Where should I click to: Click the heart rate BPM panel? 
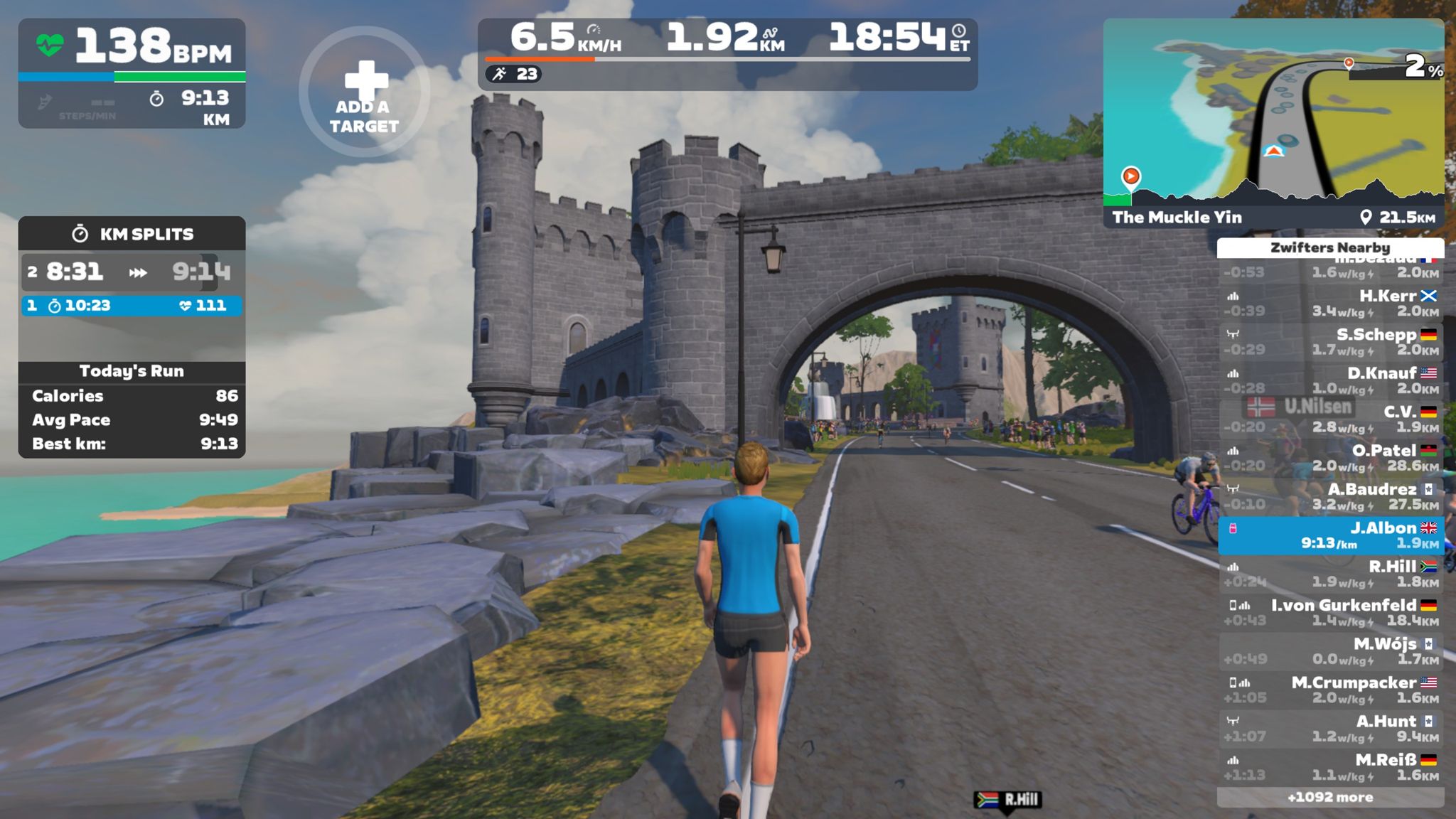(x=132, y=46)
